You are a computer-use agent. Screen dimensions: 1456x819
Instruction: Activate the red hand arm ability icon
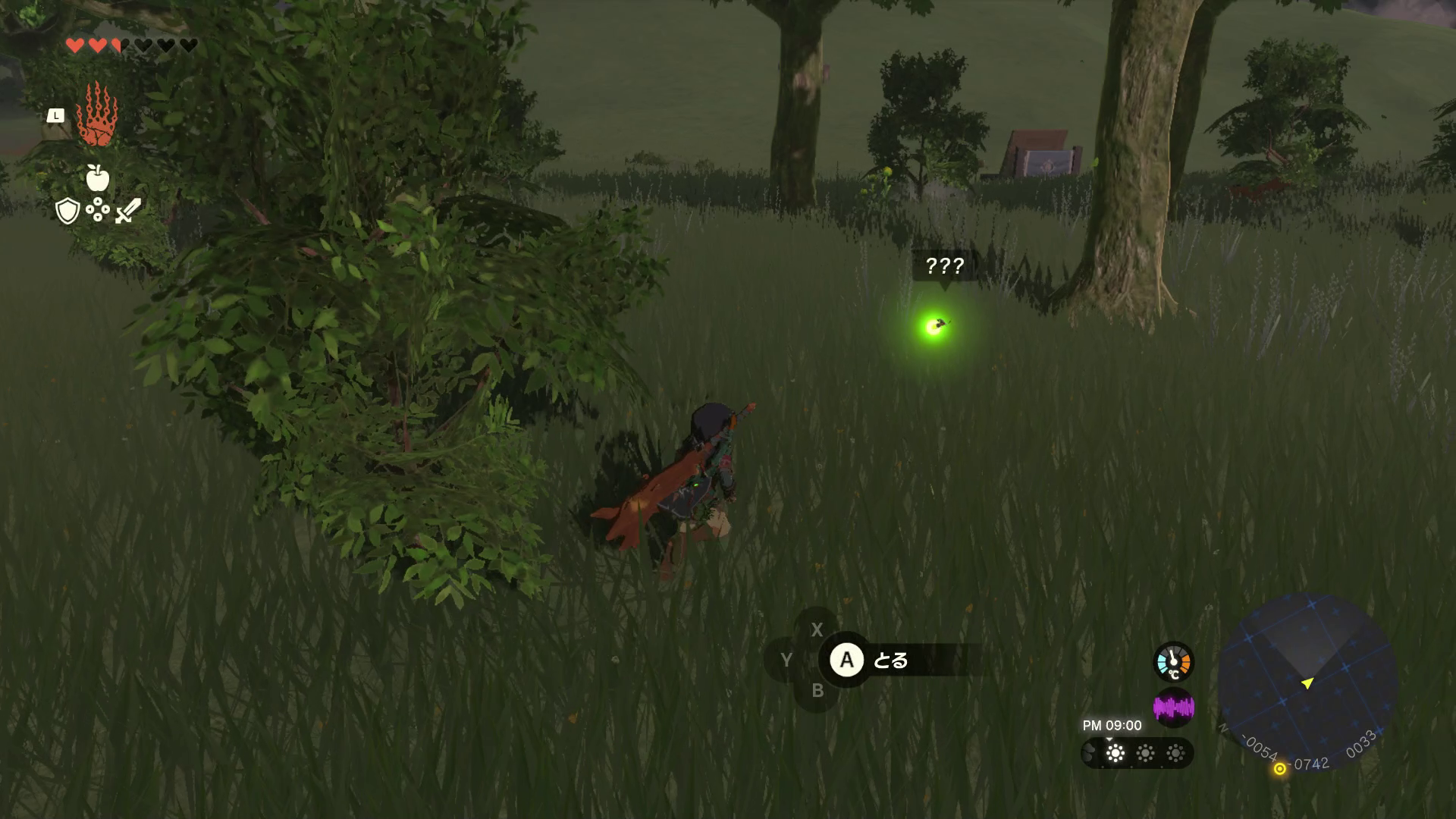96,115
